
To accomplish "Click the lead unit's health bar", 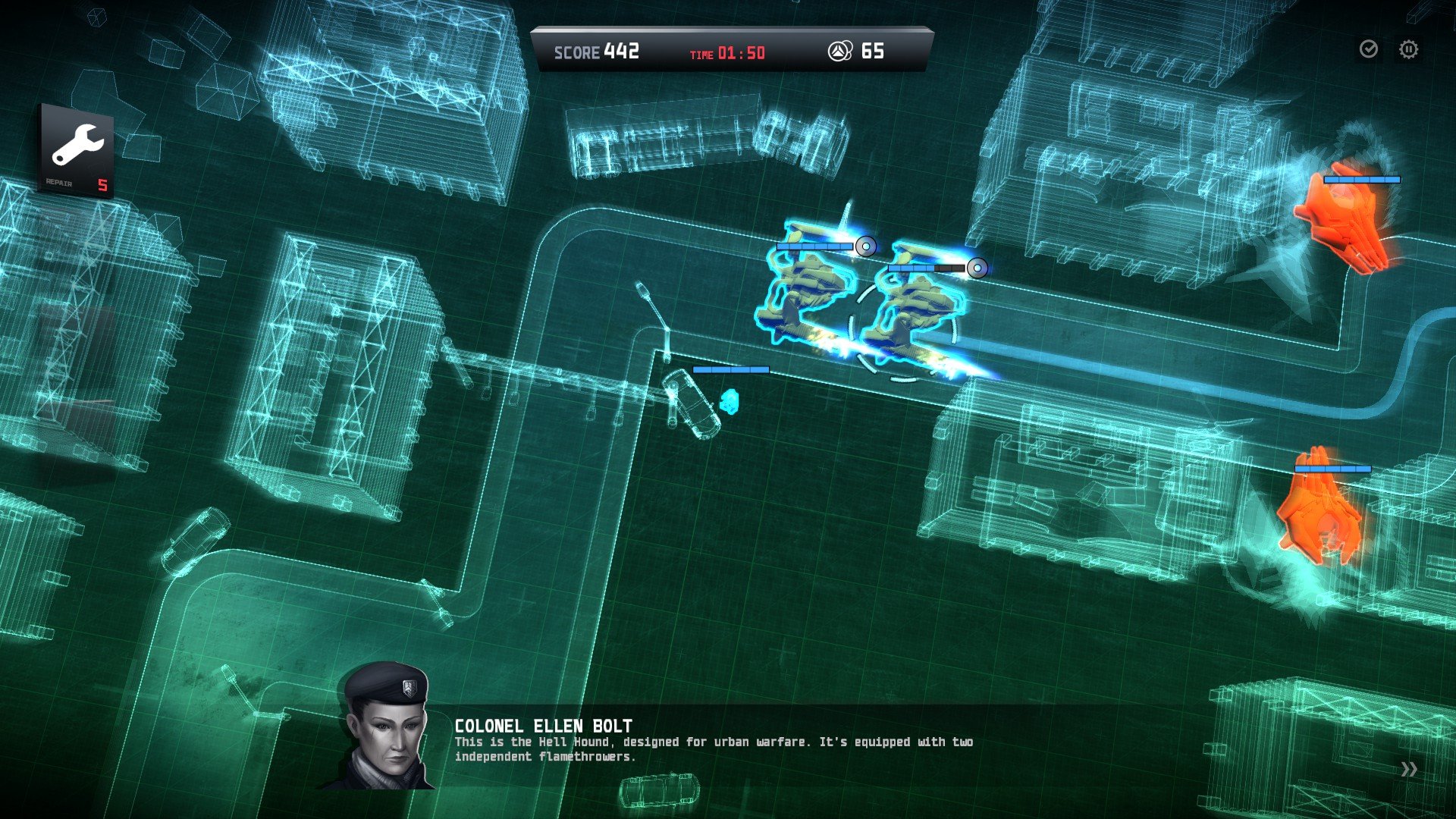I will [928, 267].
